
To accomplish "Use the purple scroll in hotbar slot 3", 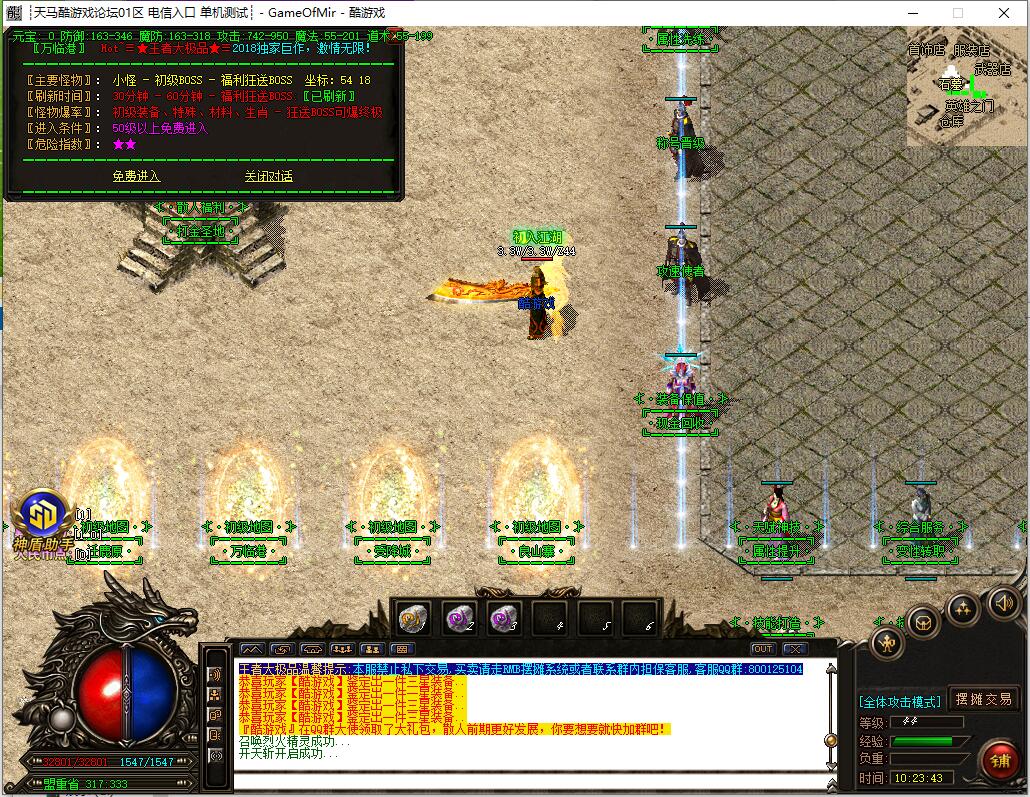I will pyautogui.click(x=504, y=619).
